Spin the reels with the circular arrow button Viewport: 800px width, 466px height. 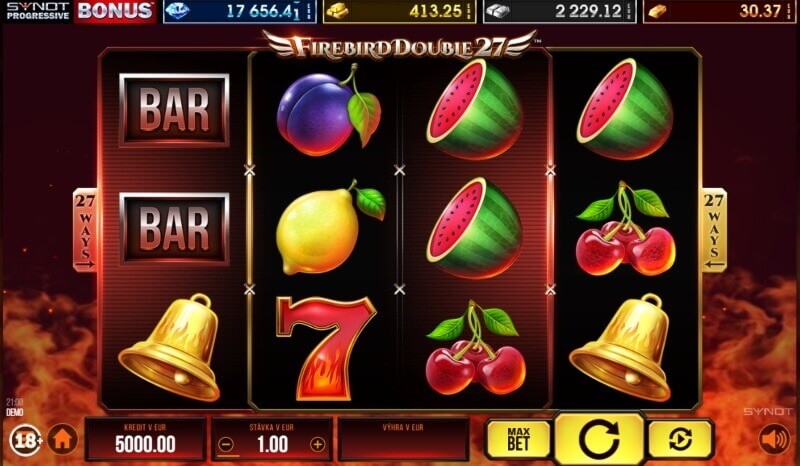coord(599,438)
